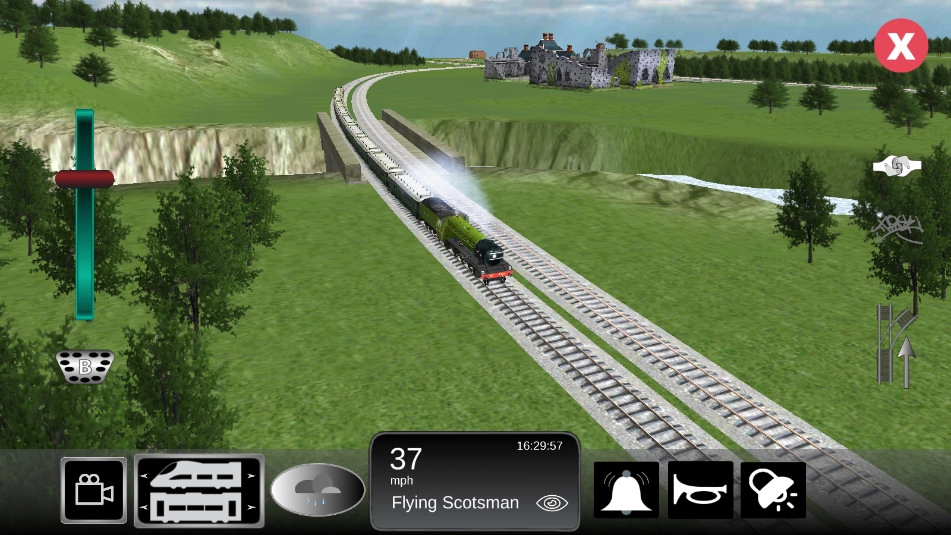Switch the track junction direction

pos(898,345)
